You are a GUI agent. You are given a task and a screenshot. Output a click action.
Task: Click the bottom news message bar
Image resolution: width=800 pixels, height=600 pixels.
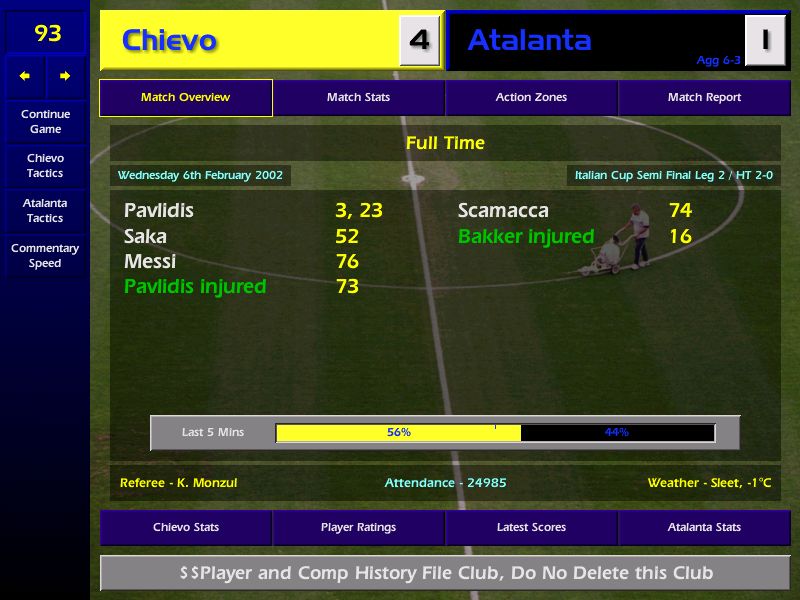click(445, 573)
